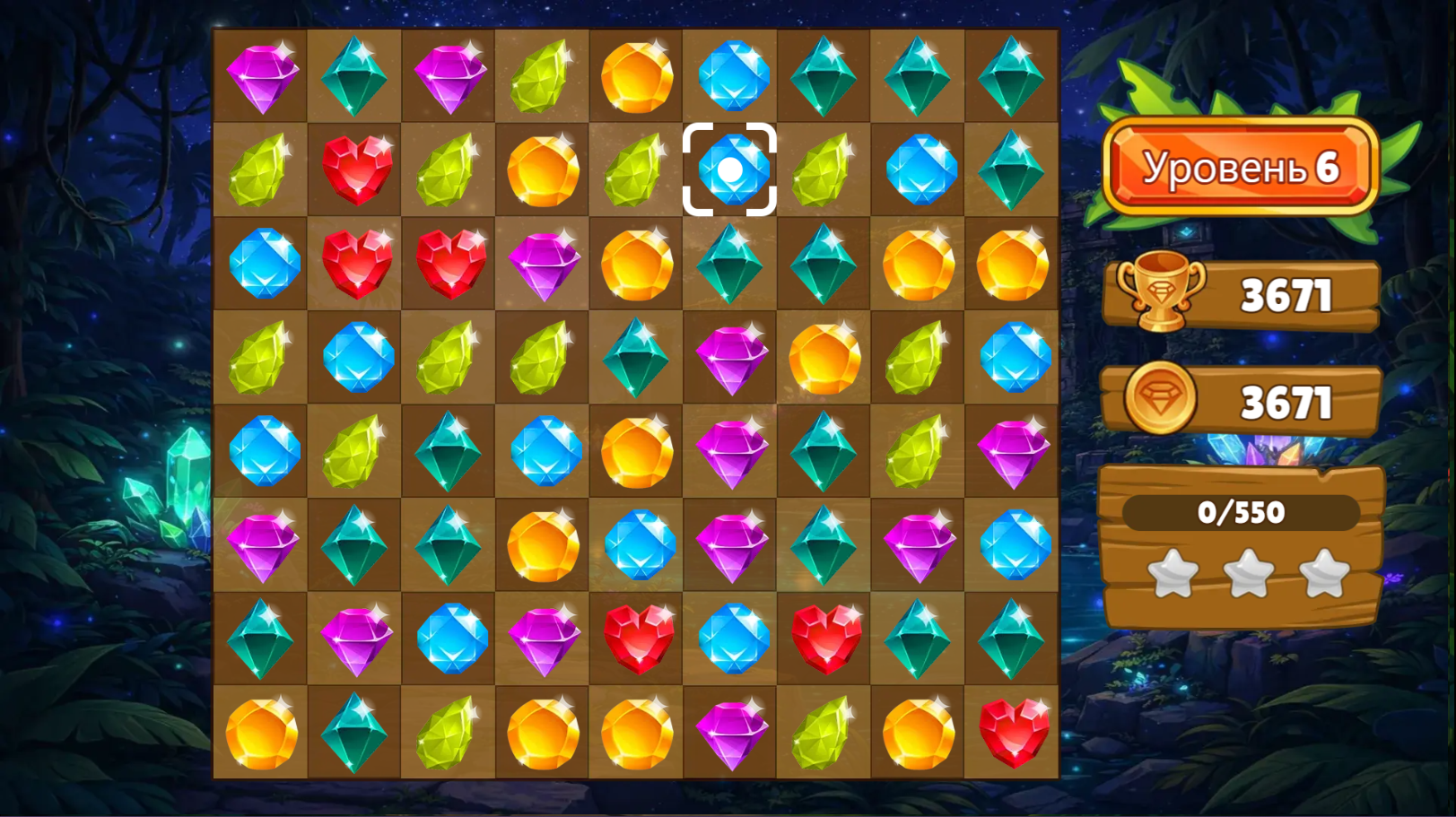Click the purple diamond in the top-left corner
The image size is (1456, 817).
point(262,76)
